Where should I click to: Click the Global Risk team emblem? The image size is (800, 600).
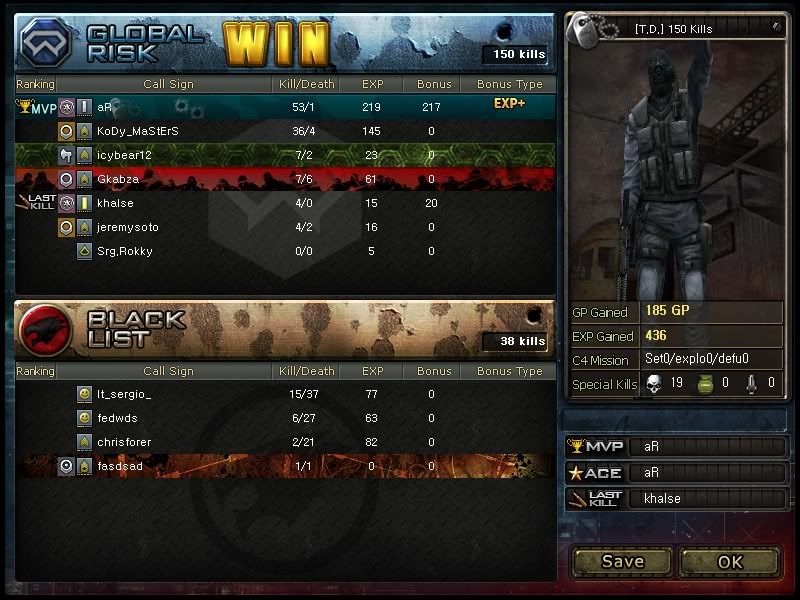click(x=46, y=43)
